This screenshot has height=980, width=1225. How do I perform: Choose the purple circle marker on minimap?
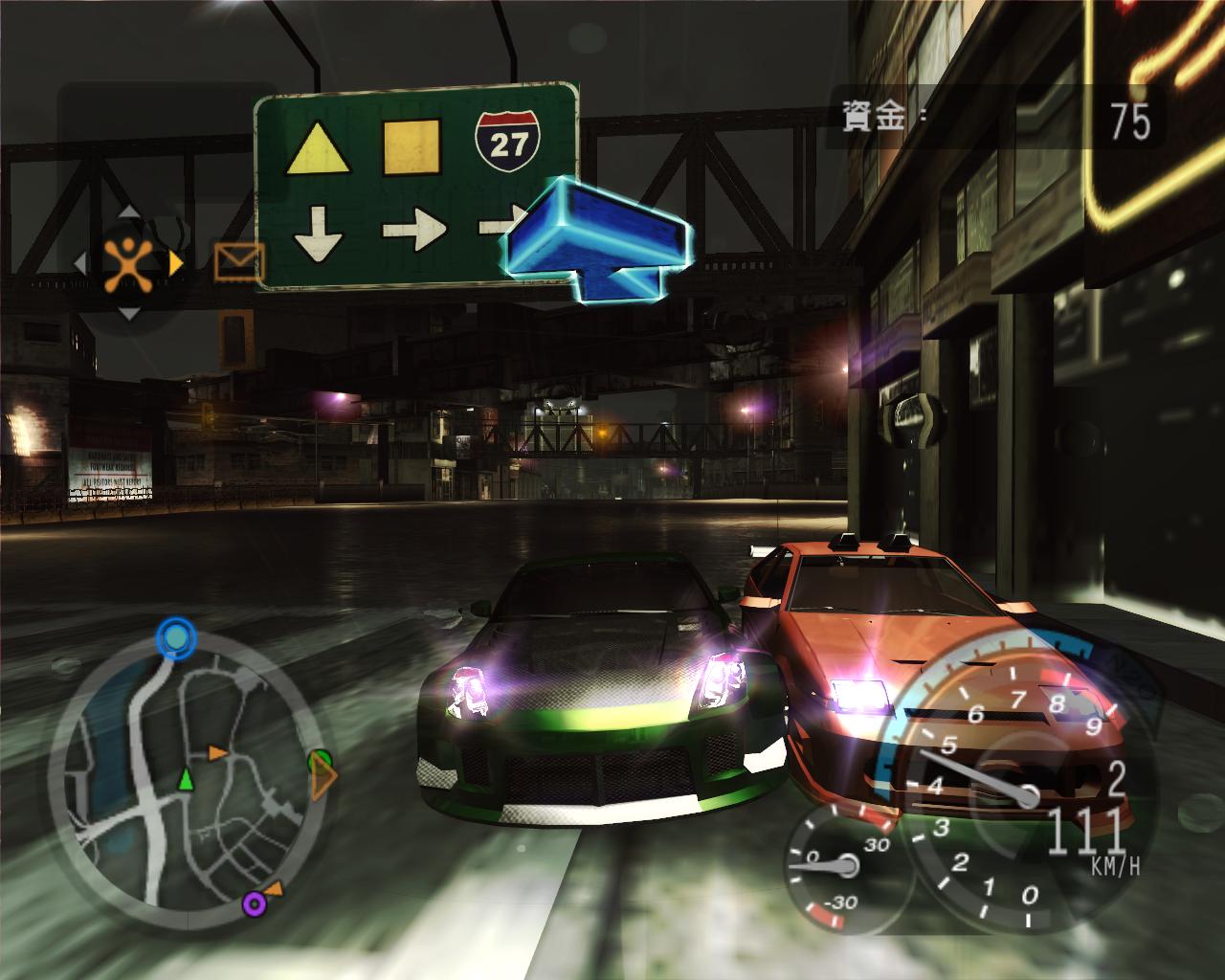point(254,902)
